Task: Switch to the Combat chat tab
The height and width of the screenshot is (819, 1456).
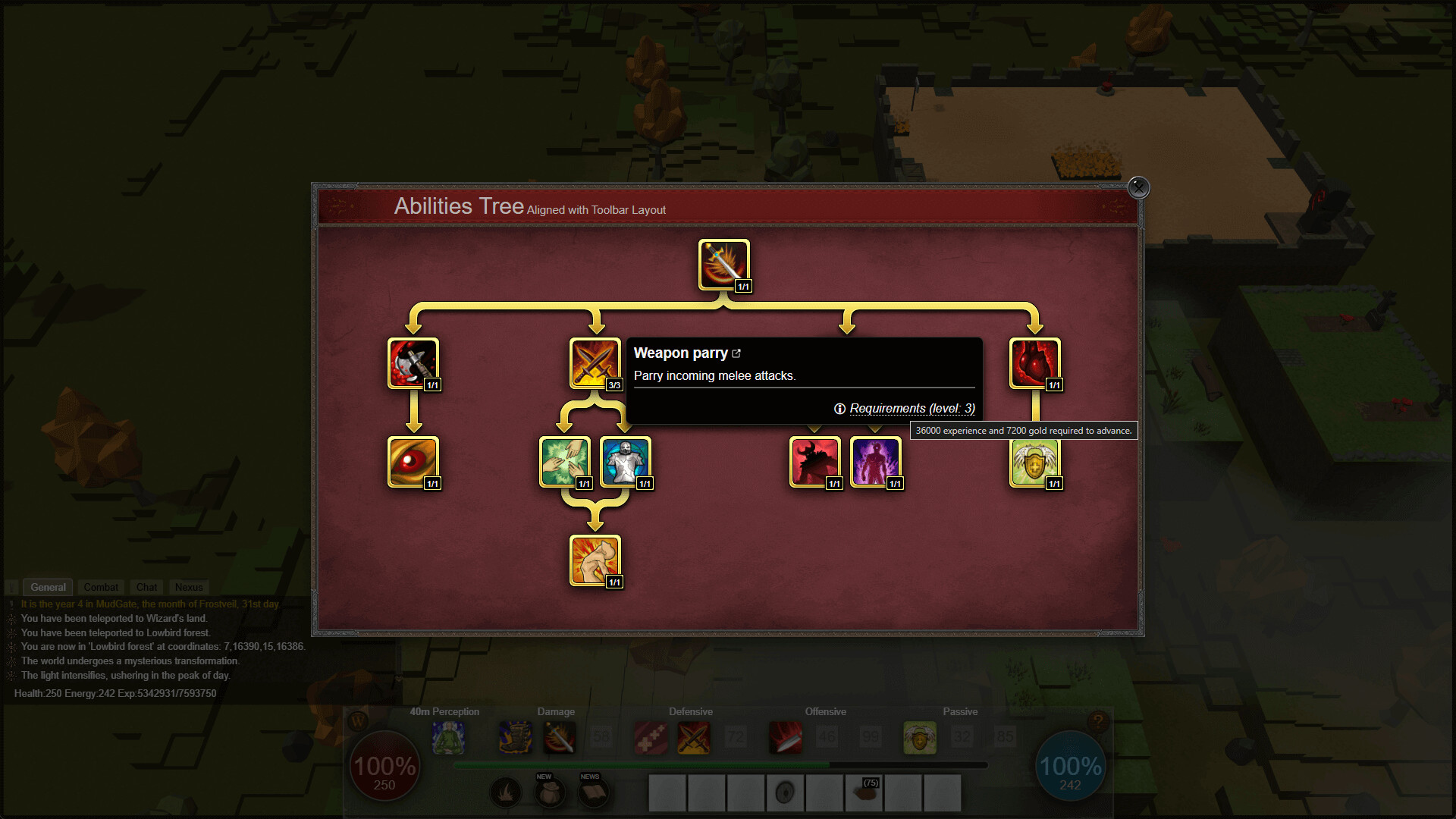Action: (x=101, y=587)
